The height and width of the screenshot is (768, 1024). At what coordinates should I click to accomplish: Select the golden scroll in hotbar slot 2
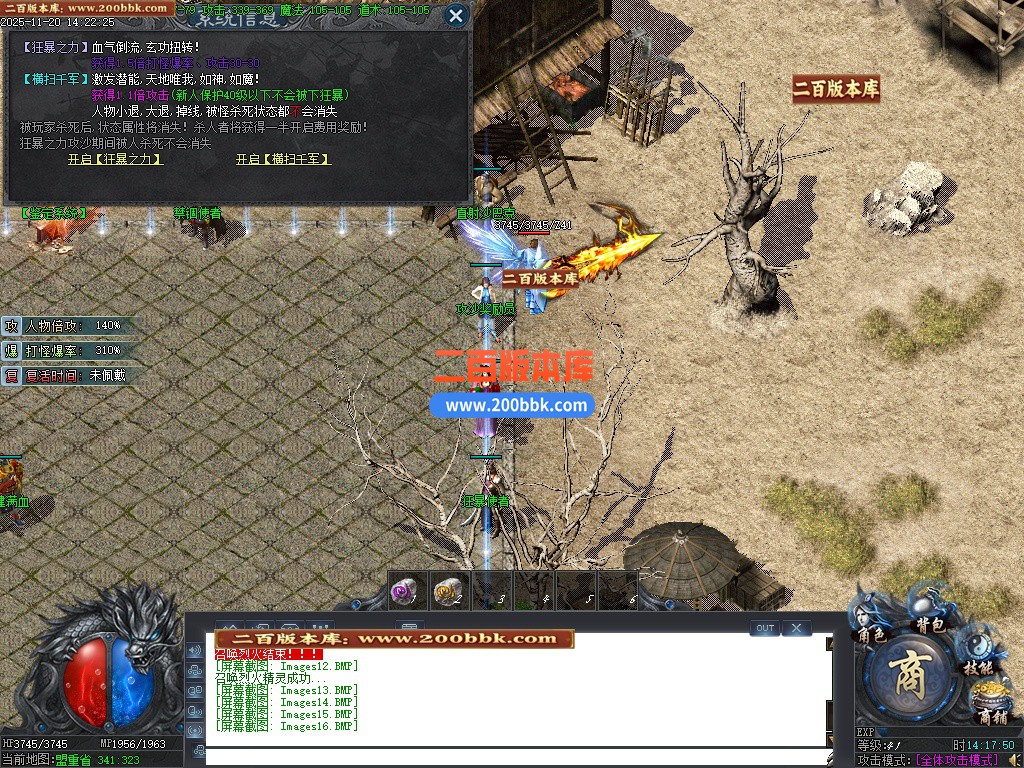(450, 591)
